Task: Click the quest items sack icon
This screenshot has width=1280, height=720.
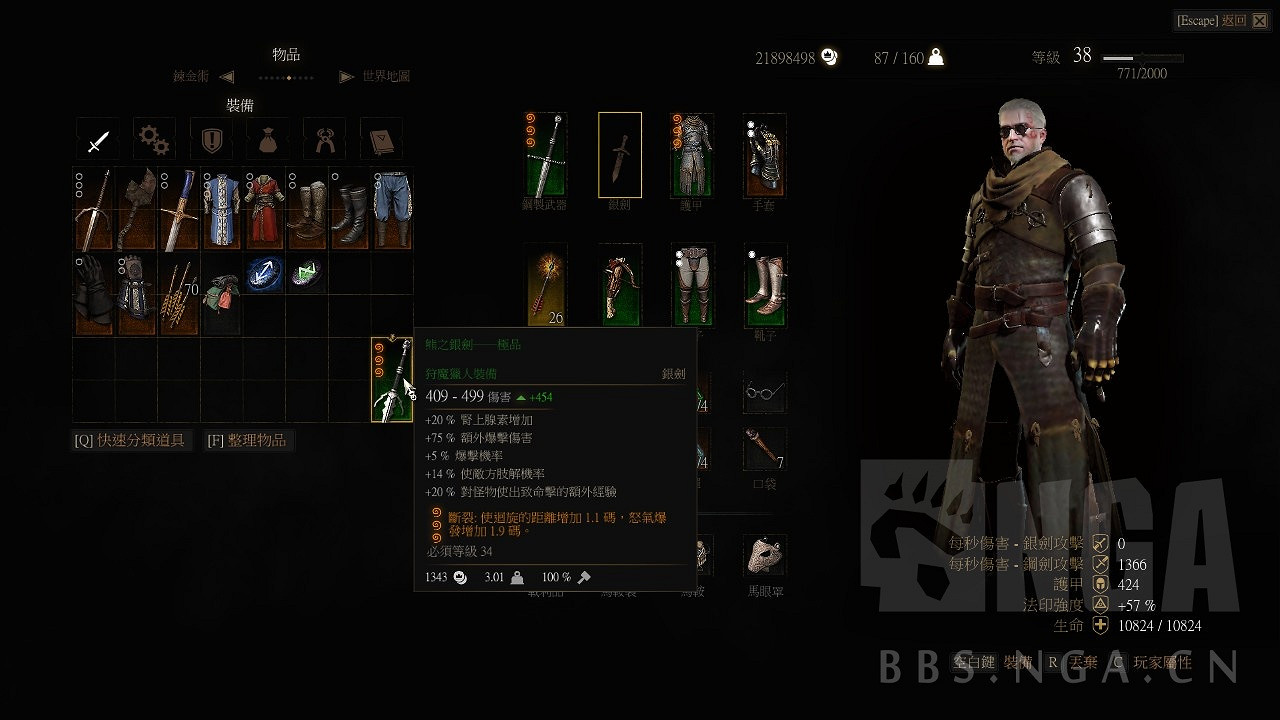Action: tap(268, 138)
